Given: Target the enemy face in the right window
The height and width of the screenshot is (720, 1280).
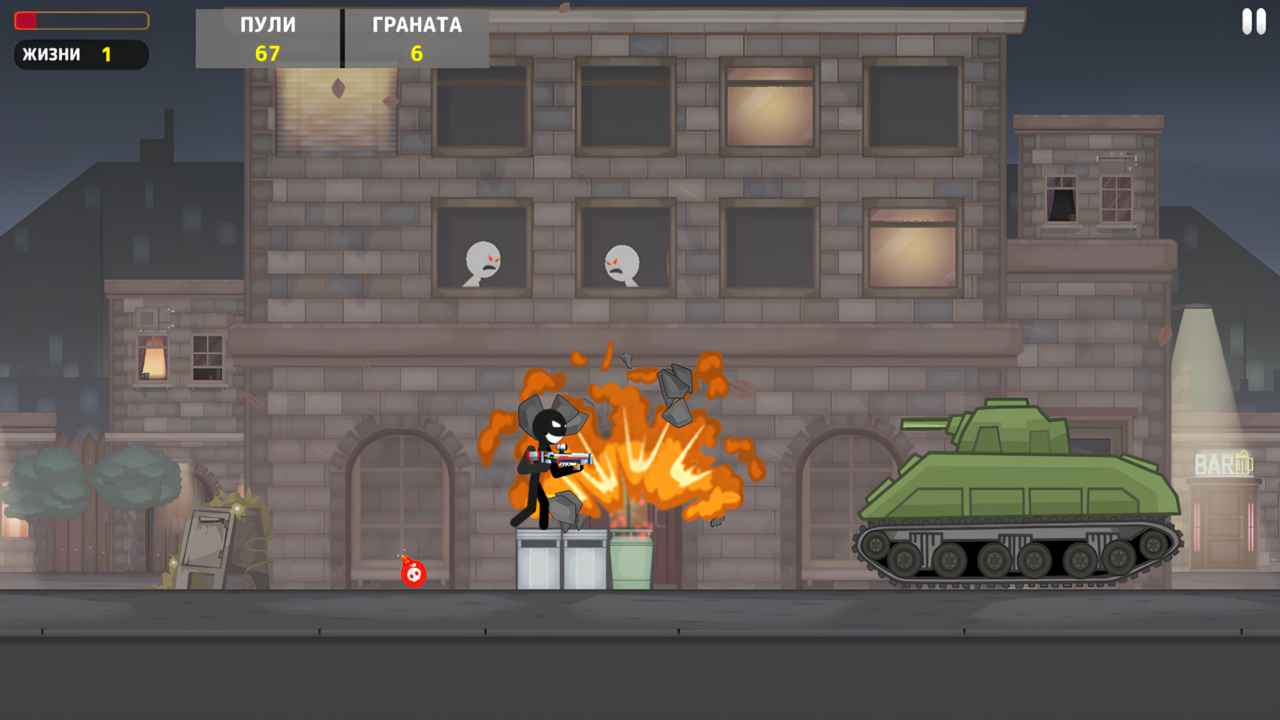Looking at the screenshot, I should tap(622, 262).
